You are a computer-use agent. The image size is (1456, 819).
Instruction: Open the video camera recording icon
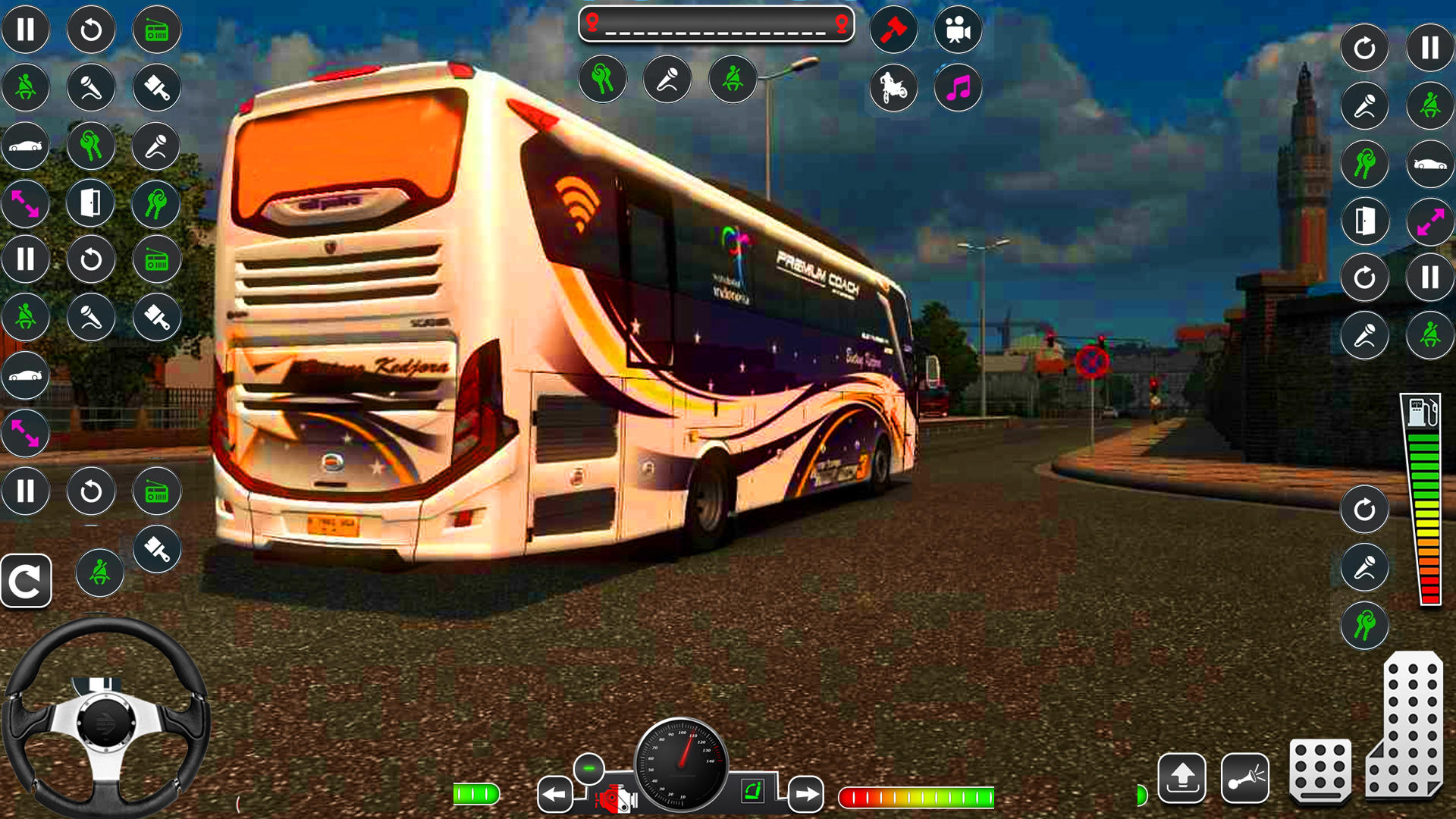tap(959, 29)
